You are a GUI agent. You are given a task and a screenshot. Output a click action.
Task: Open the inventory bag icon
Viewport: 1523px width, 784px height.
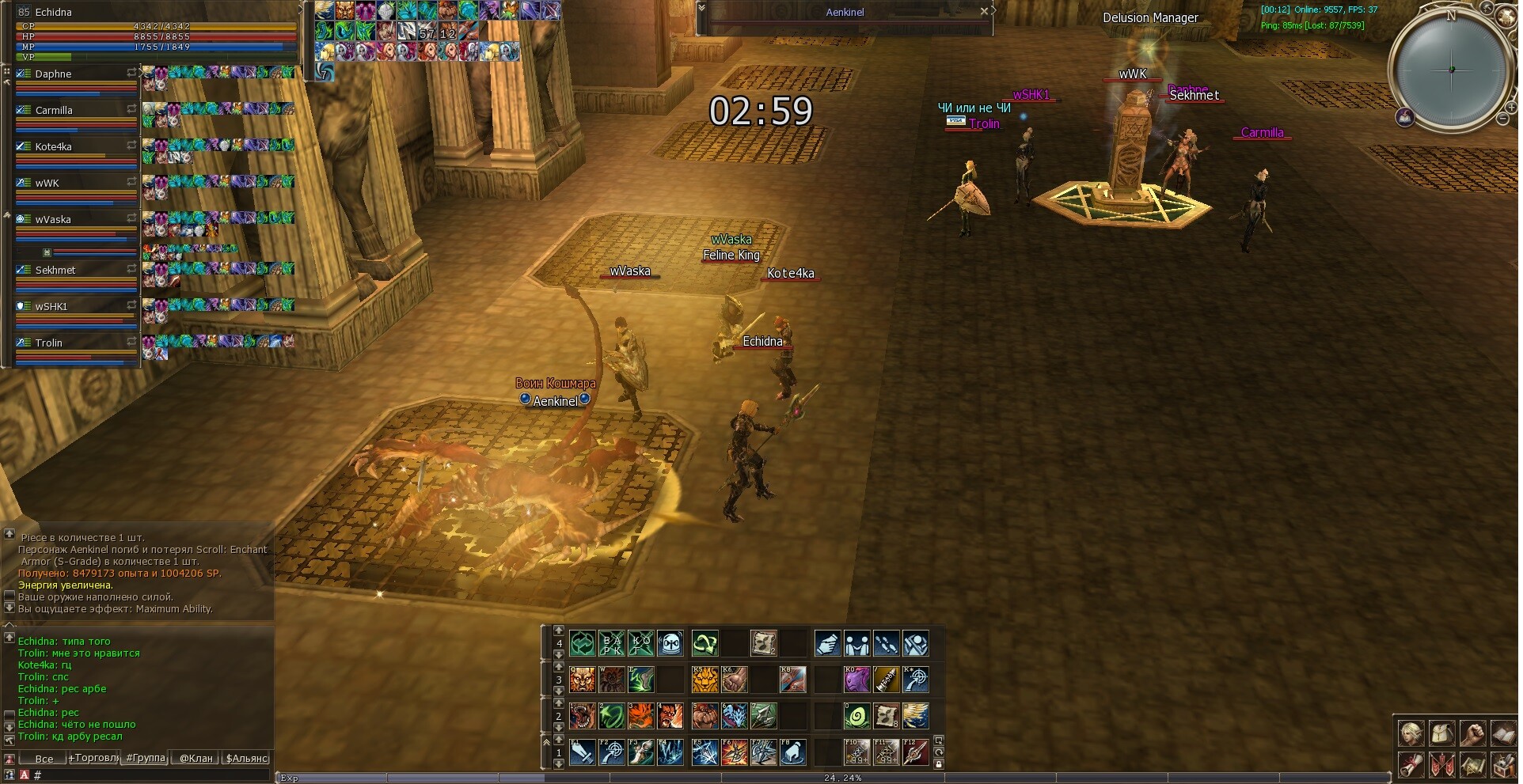pos(1441,733)
